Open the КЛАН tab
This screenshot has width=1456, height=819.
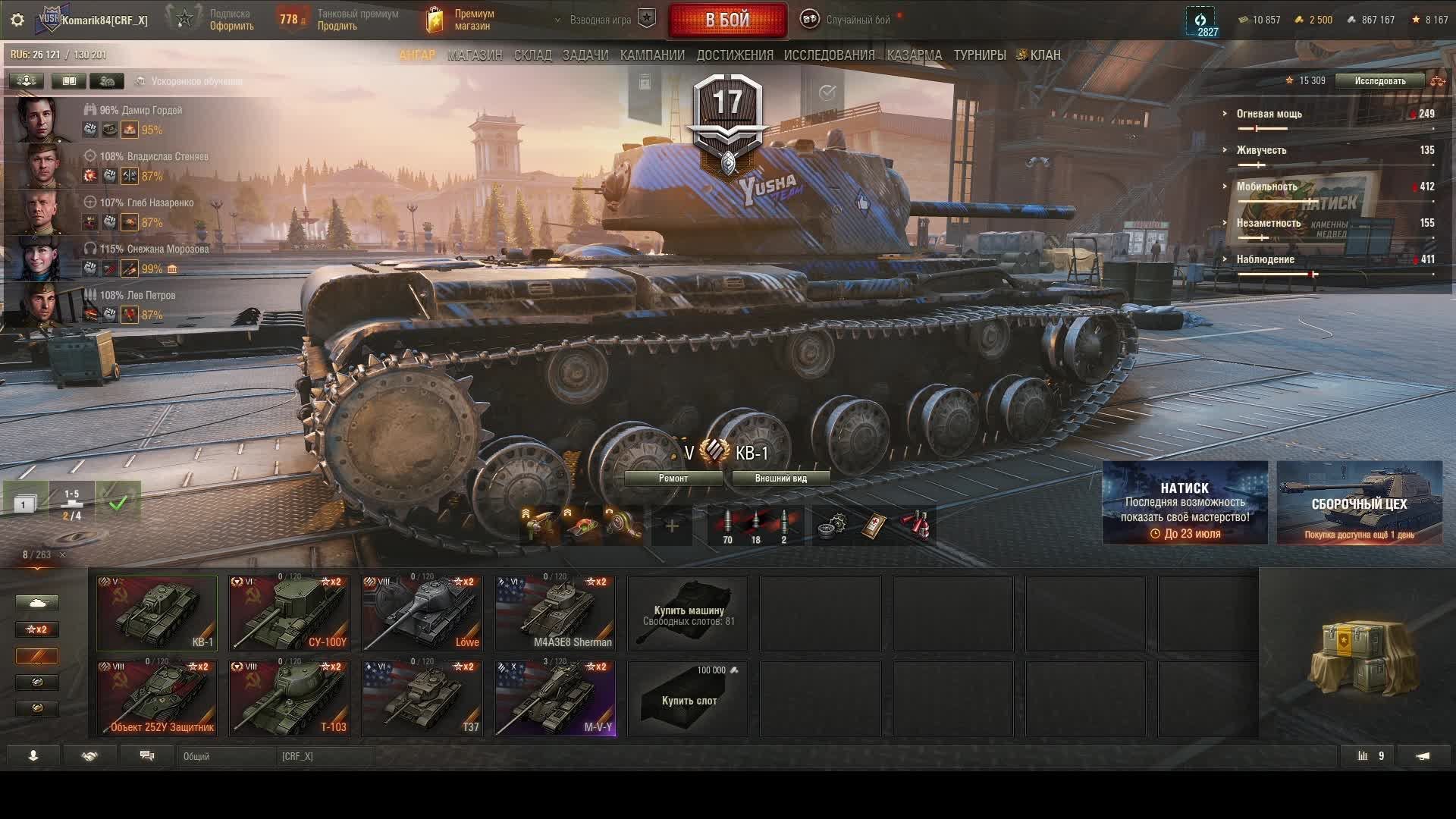(x=1044, y=55)
